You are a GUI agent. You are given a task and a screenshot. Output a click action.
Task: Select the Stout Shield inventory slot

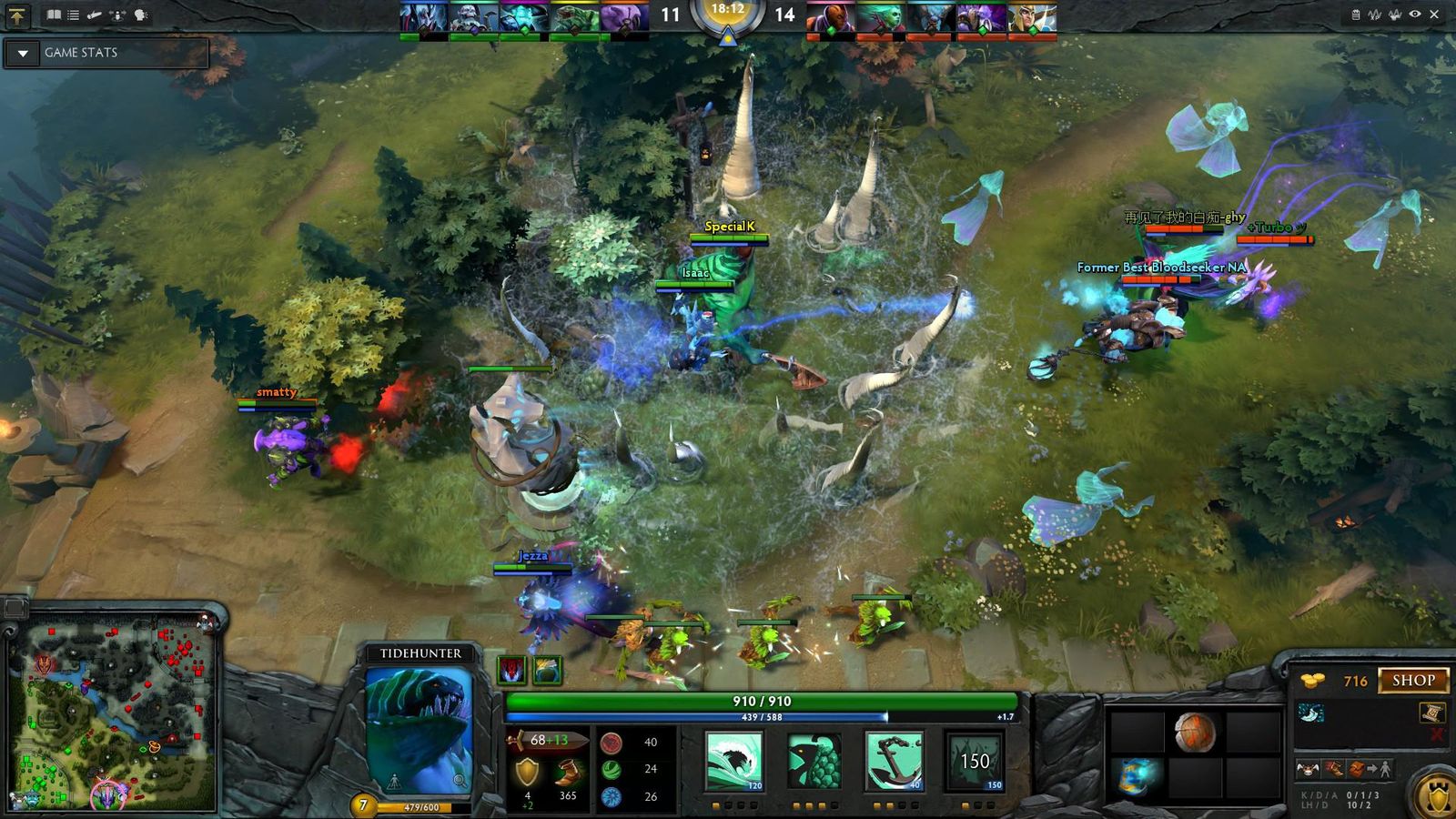[x=1194, y=732]
